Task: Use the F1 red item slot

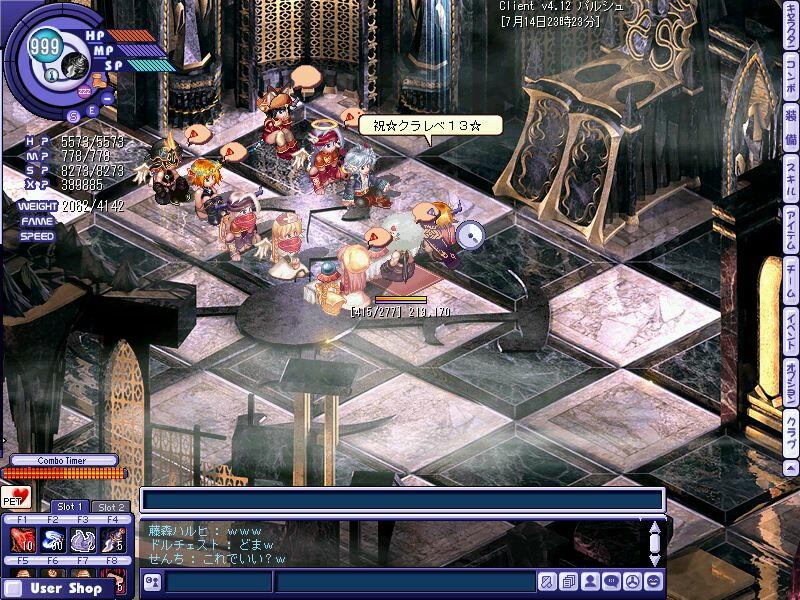Action: click(23, 541)
